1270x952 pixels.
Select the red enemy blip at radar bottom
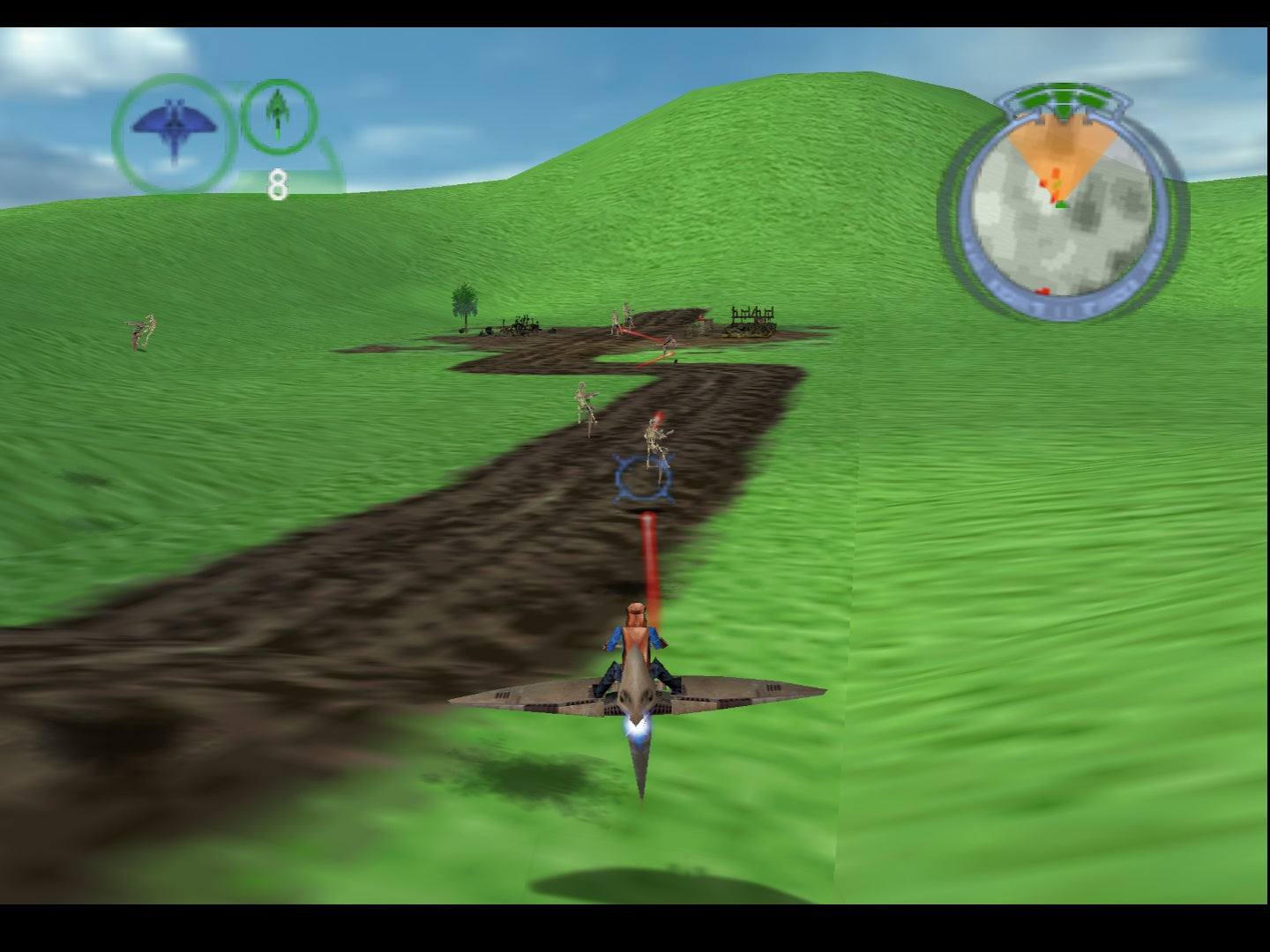(1043, 290)
